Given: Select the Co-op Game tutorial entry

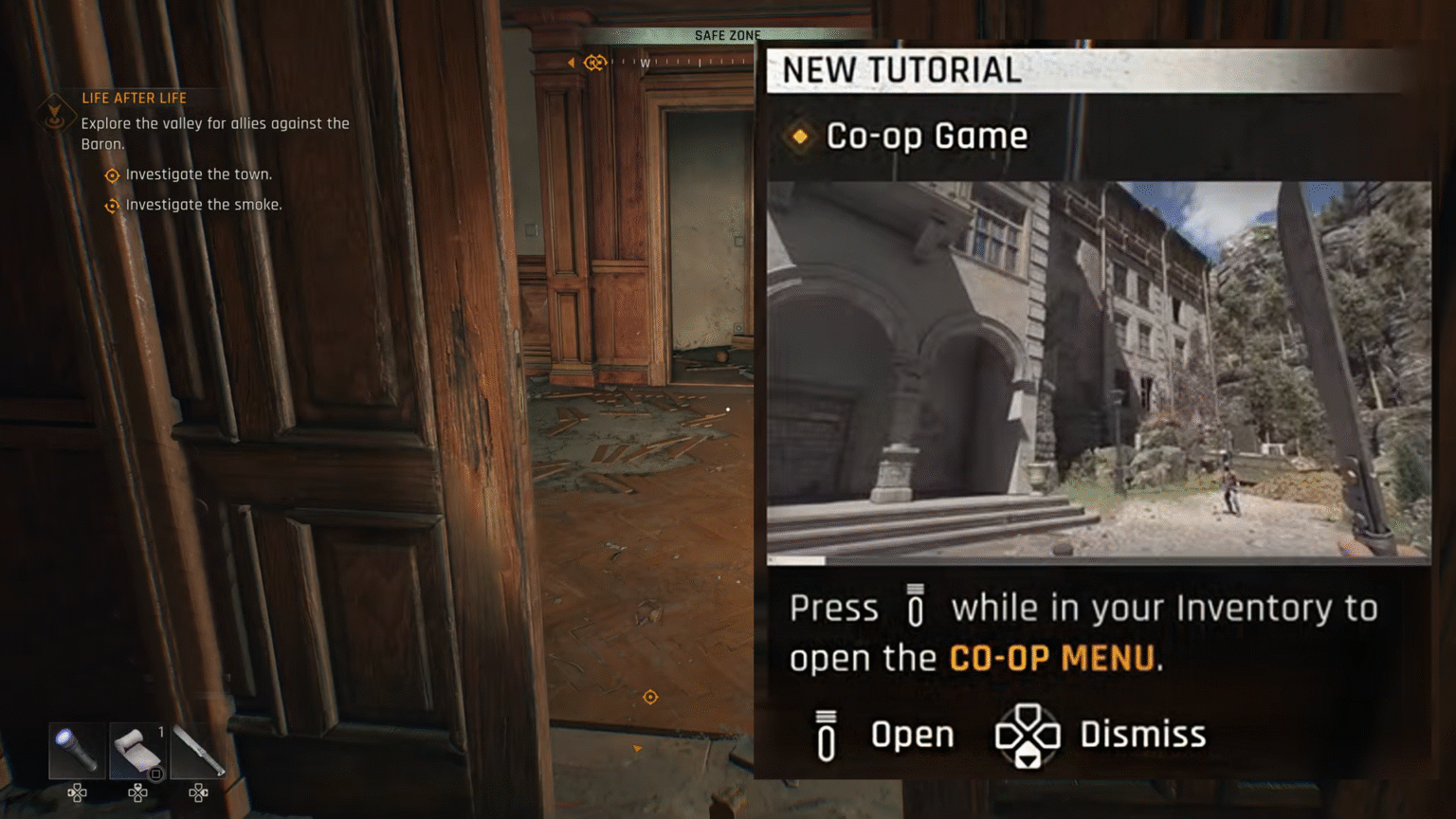Looking at the screenshot, I should [x=927, y=136].
